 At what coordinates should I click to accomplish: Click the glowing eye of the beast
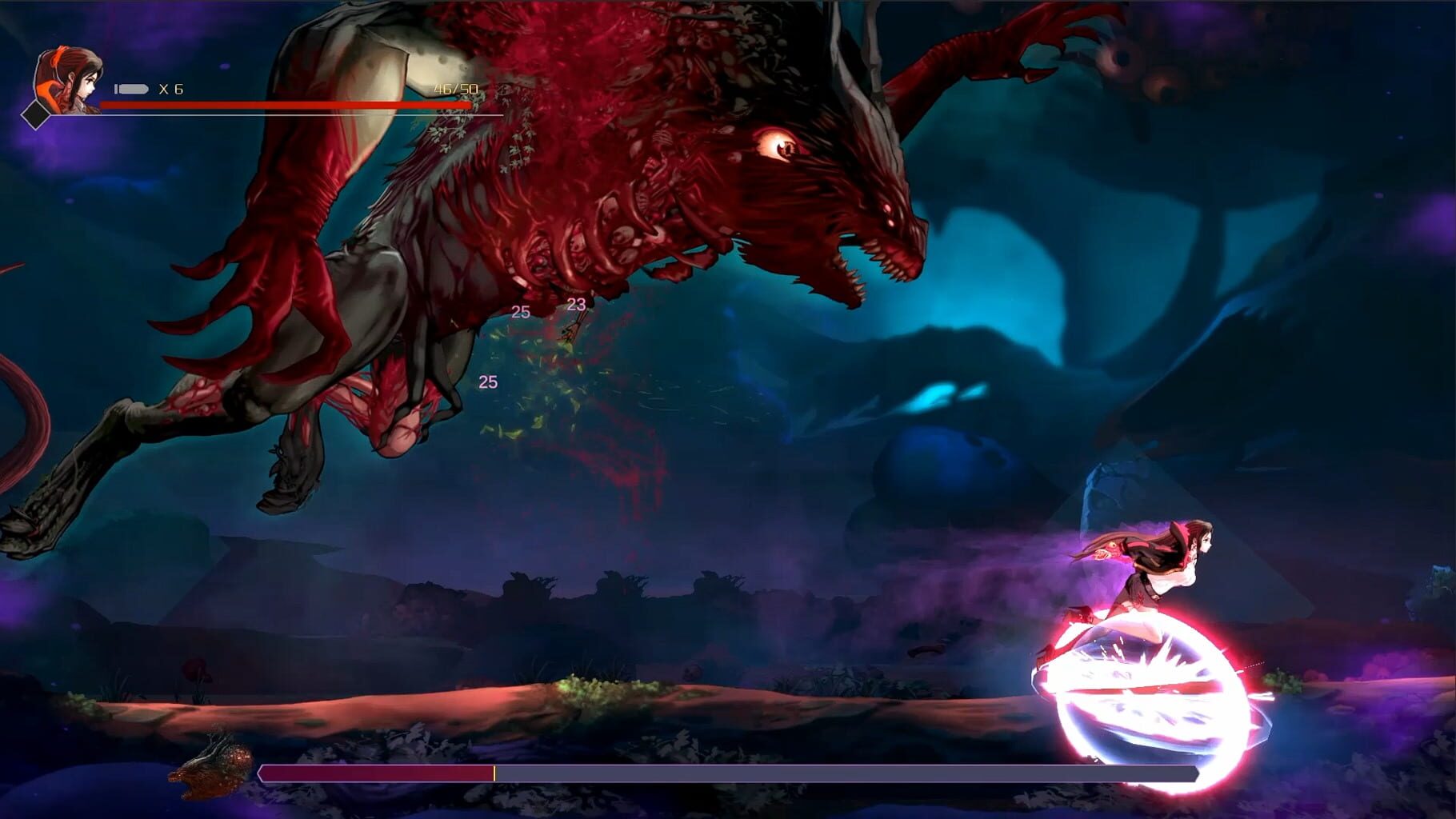tap(777, 144)
